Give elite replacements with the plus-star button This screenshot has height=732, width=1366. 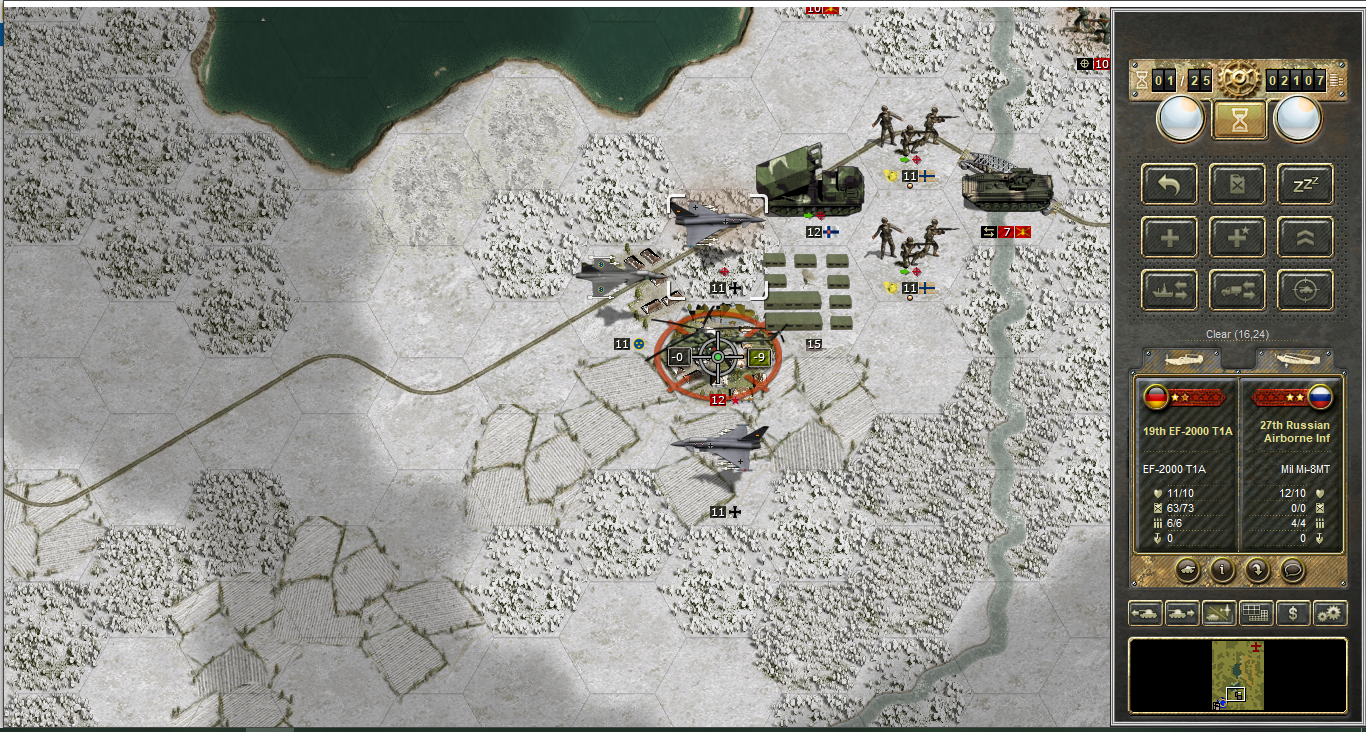point(1238,238)
